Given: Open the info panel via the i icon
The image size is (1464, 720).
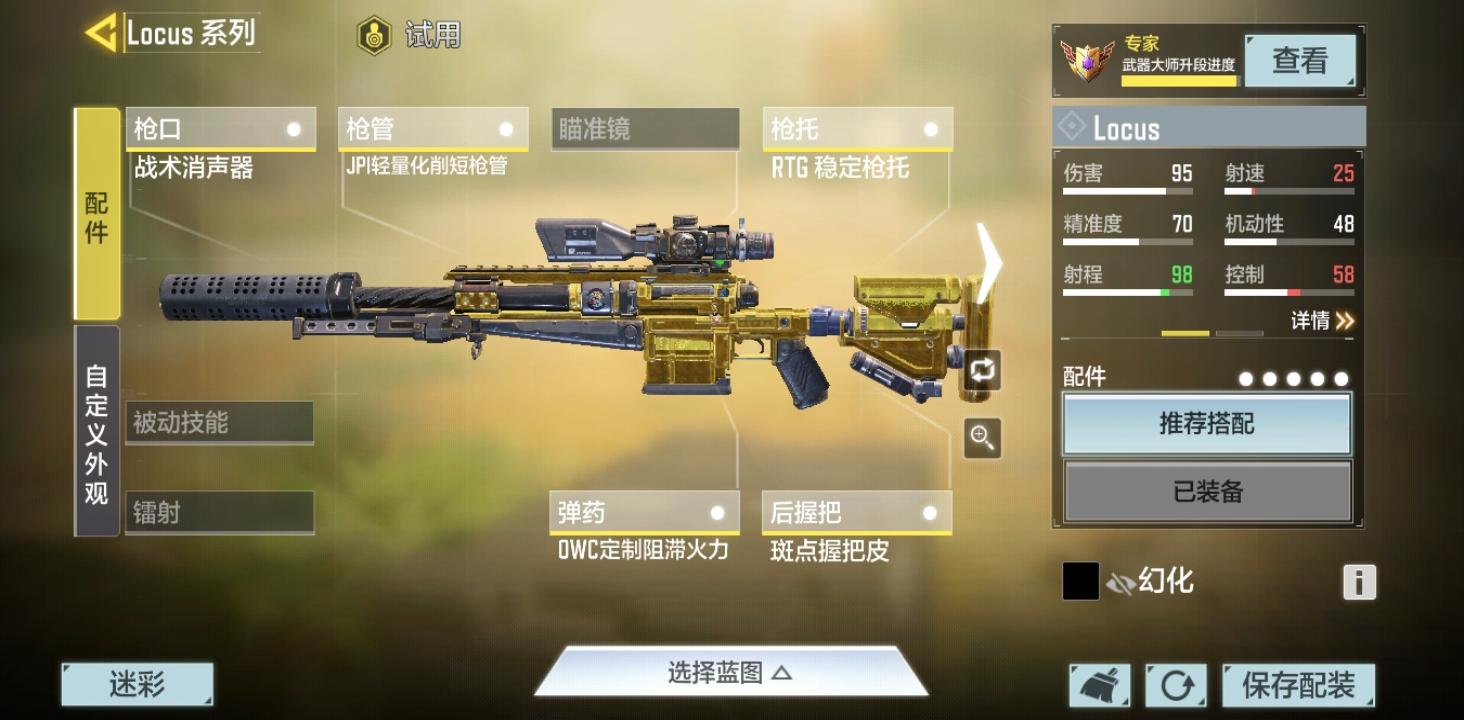Looking at the screenshot, I should (1358, 581).
